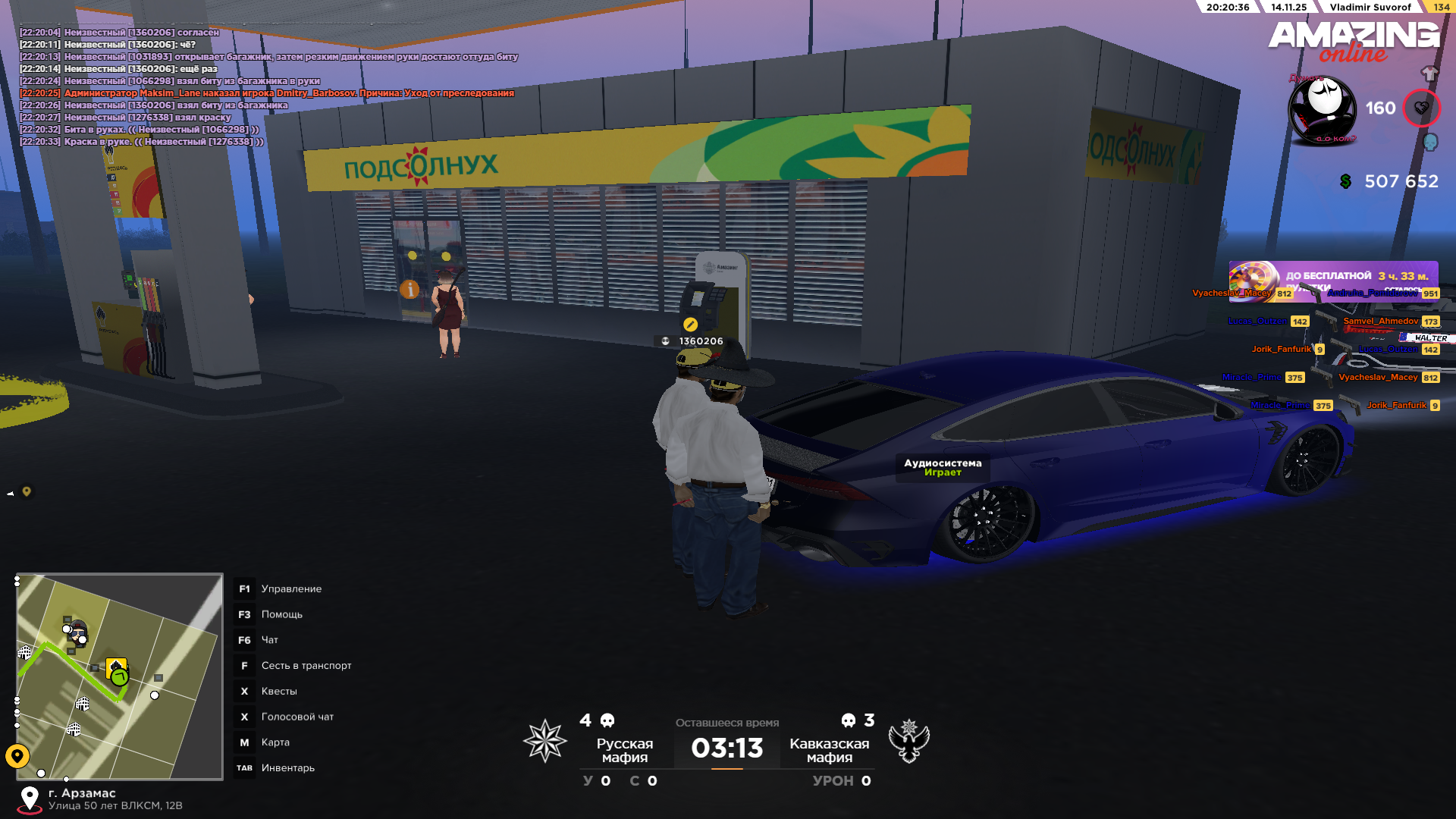Viewport: 1456px width, 819px height.
Task: Select the gas station marker on minimap
Action: coord(116,667)
